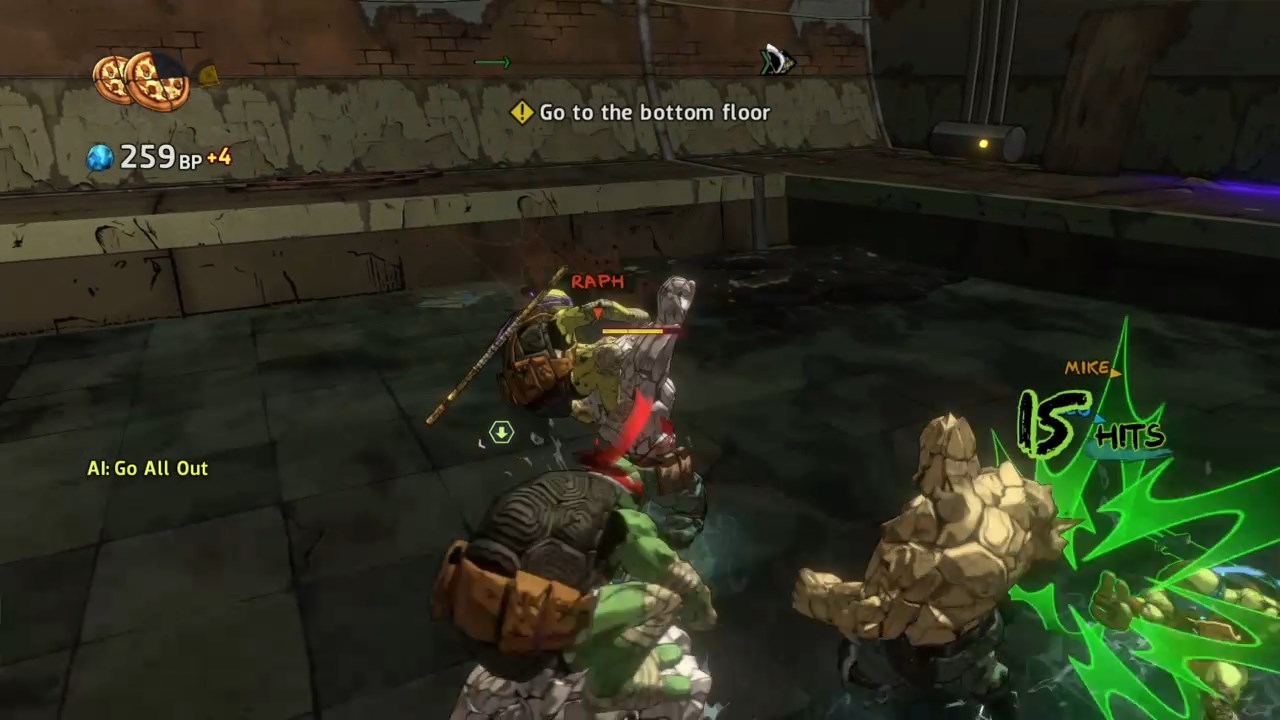Select the RAPH teammate name tag

point(597,282)
